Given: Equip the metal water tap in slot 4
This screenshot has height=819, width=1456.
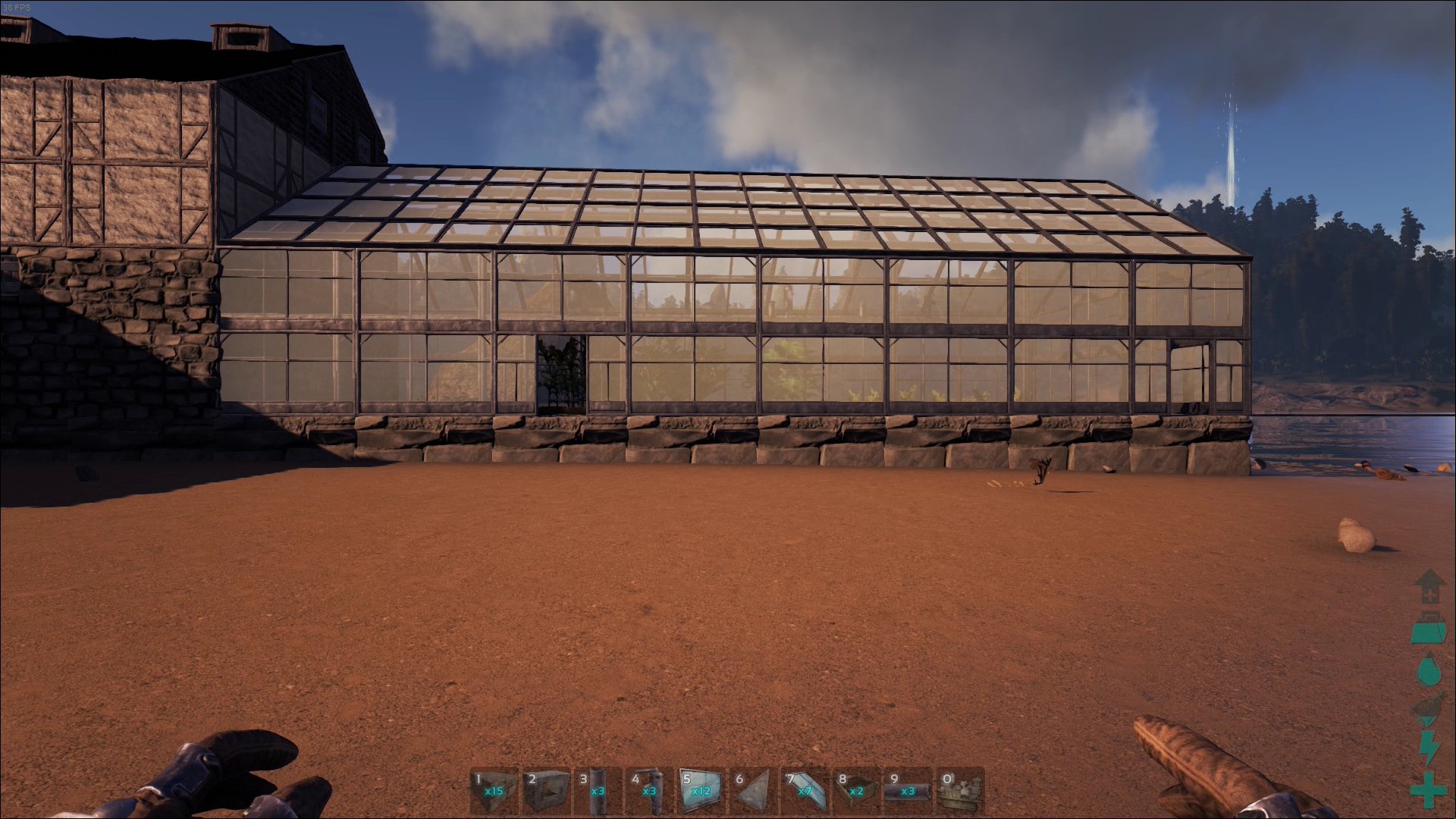Looking at the screenshot, I should click(x=649, y=791).
